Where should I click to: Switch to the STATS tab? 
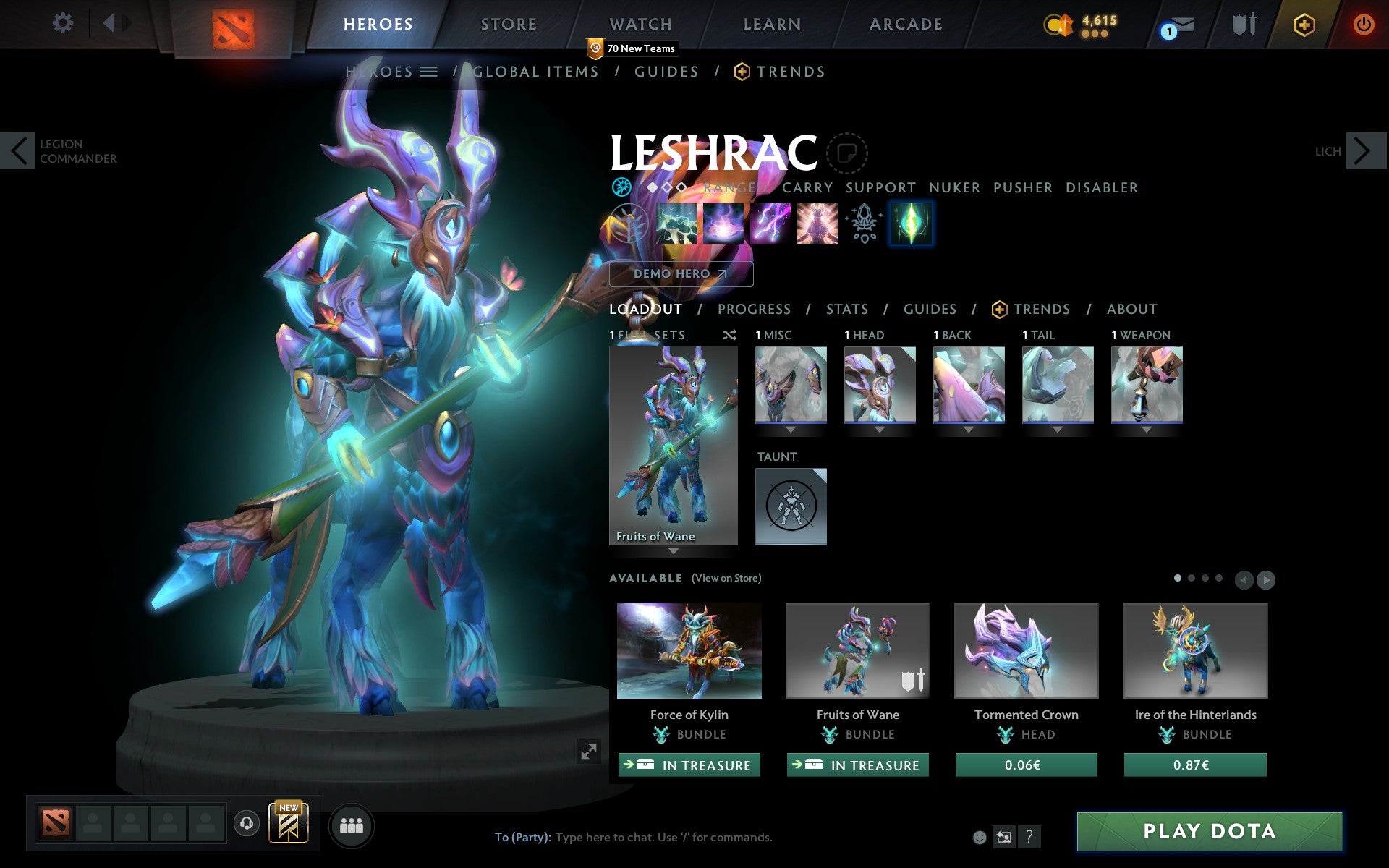(x=846, y=310)
